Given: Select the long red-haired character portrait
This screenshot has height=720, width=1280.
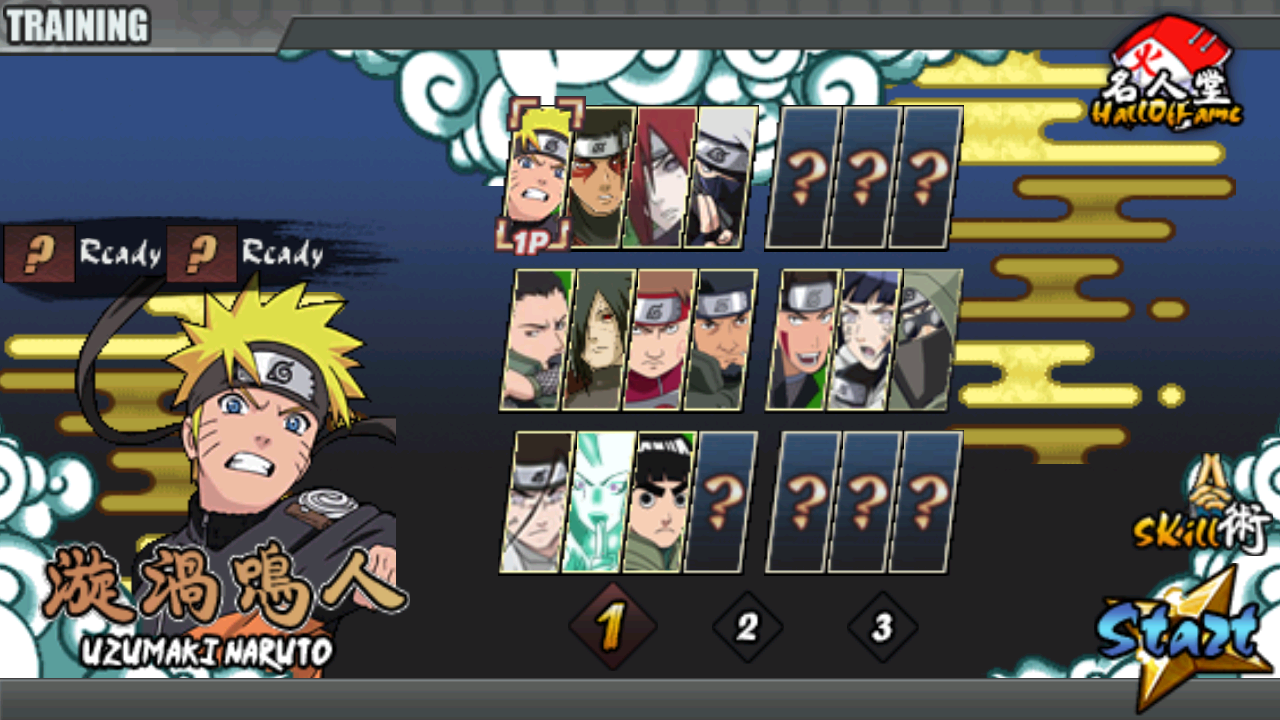Looking at the screenshot, I should 659,177.
